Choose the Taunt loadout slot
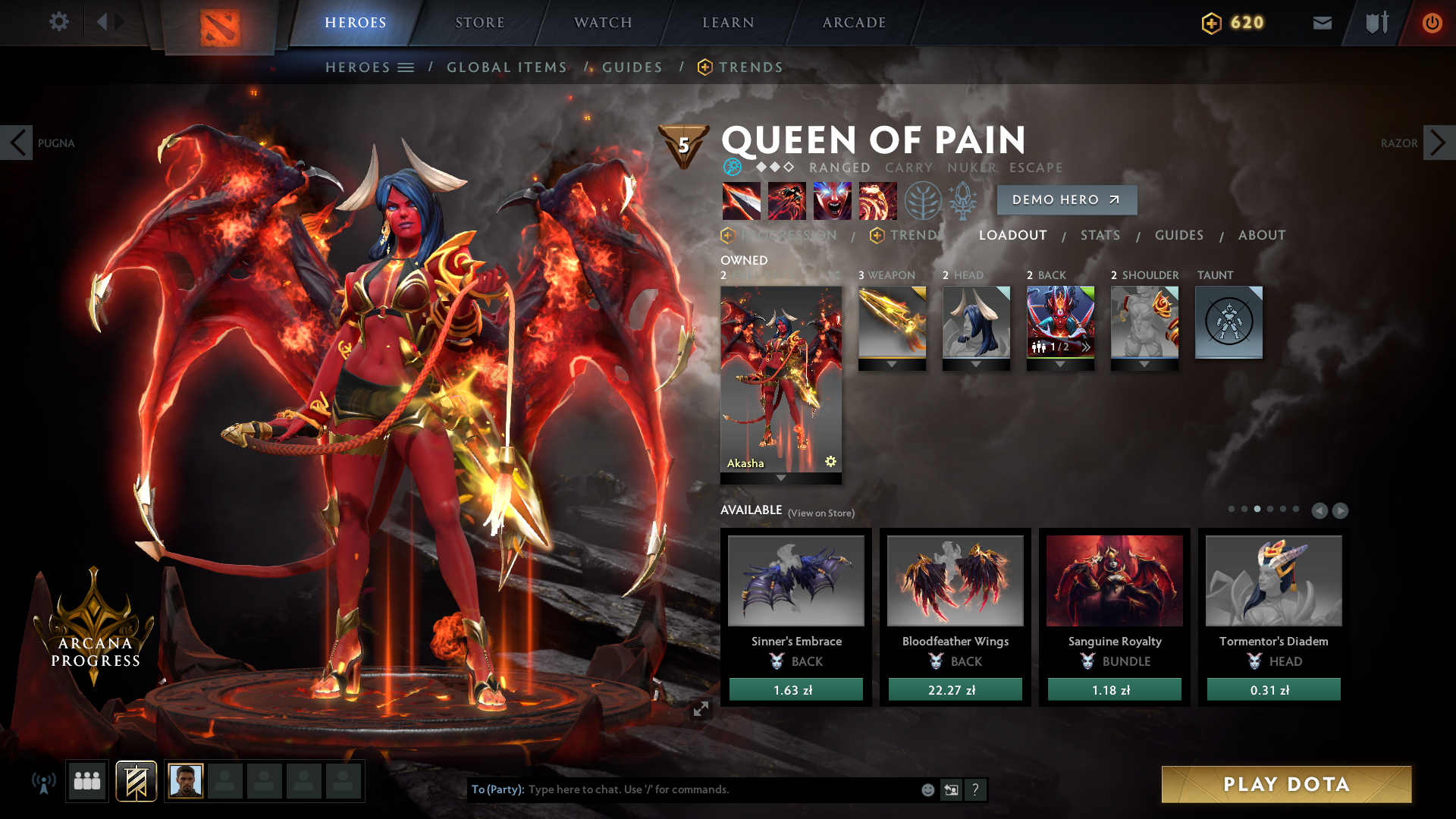The image size is (1456, 819). pos(1228,322)
